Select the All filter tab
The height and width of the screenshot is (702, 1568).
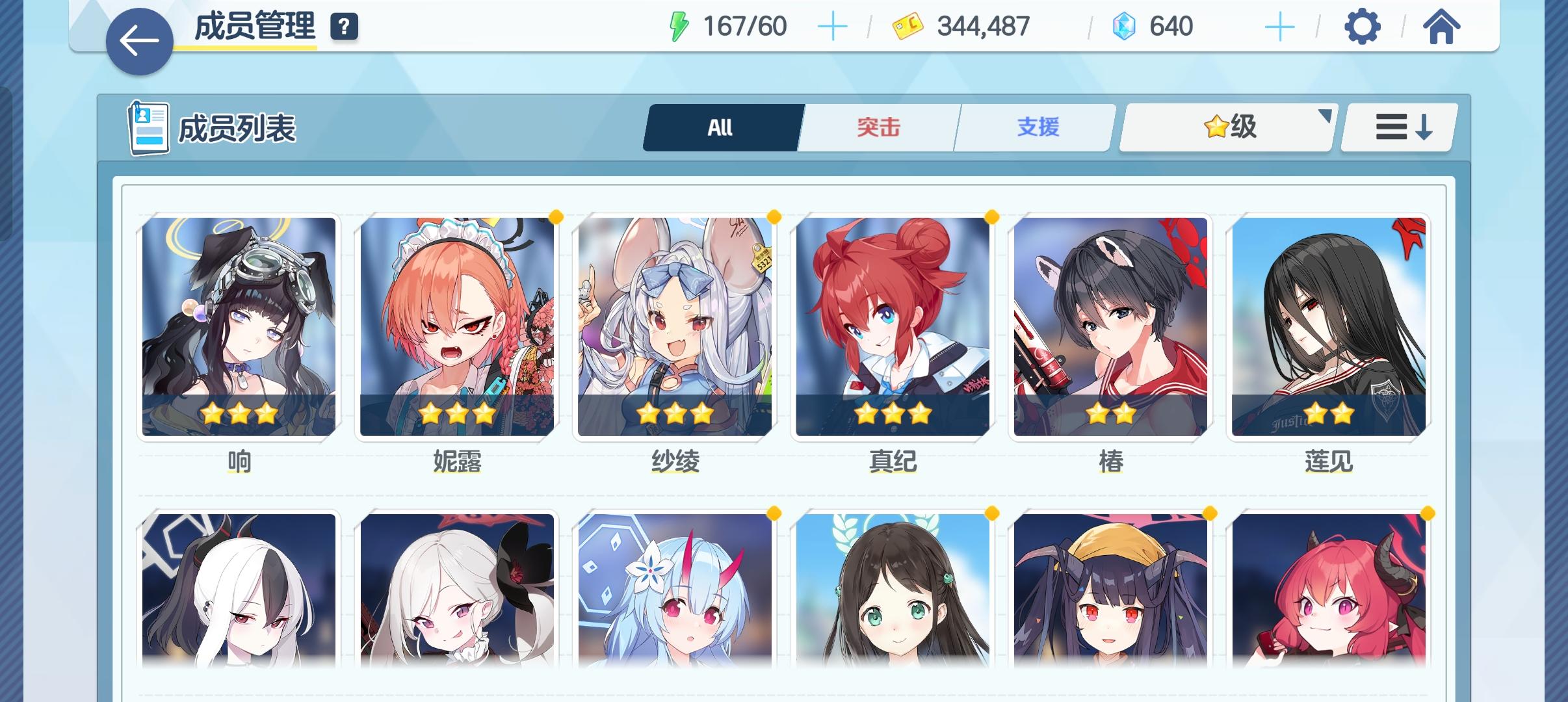[x=720, y=127]
